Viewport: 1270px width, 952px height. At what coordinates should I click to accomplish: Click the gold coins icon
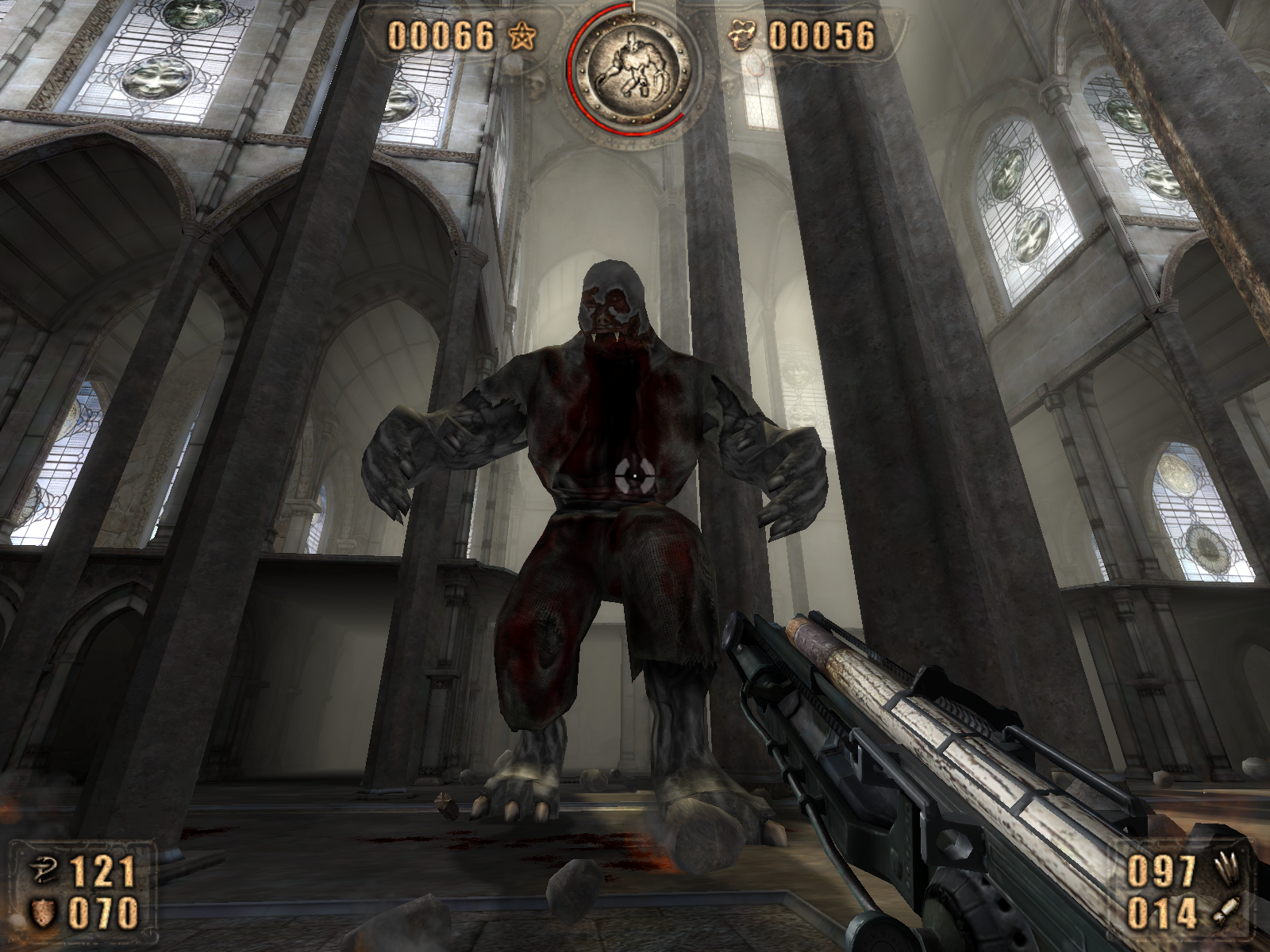[742, 36]
